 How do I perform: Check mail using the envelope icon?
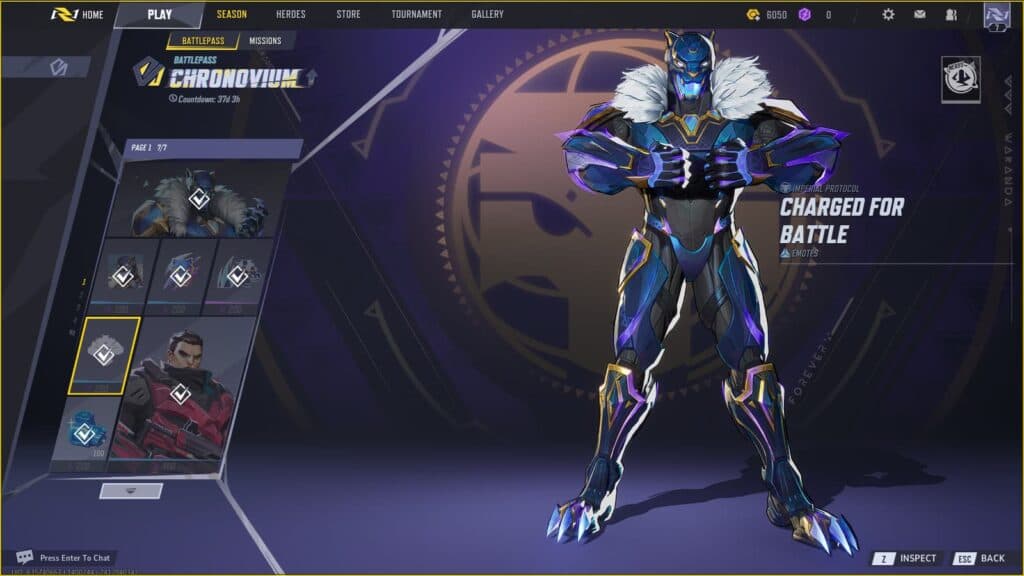(x=919, y=15)
